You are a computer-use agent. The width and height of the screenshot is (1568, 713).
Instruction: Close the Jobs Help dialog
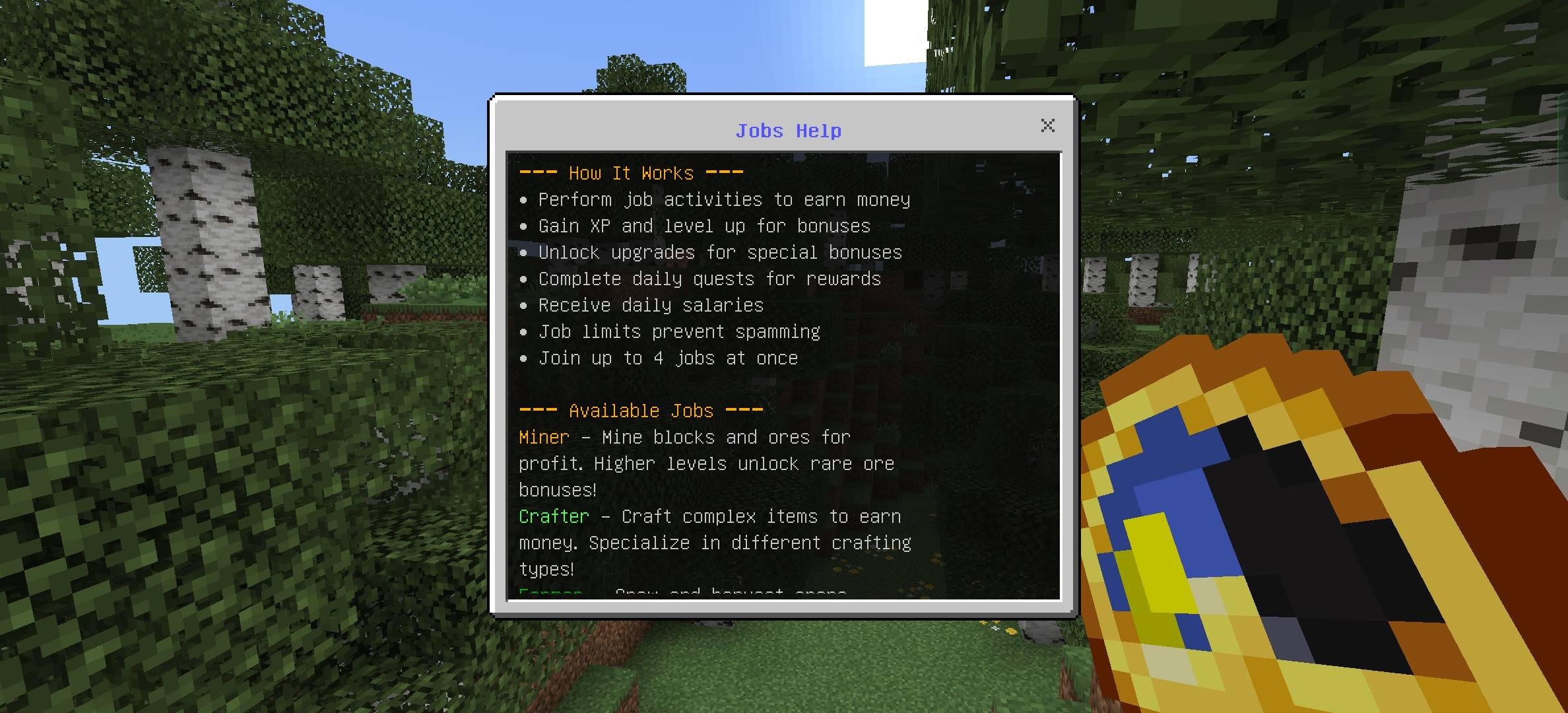click(x=1048, y=126)
